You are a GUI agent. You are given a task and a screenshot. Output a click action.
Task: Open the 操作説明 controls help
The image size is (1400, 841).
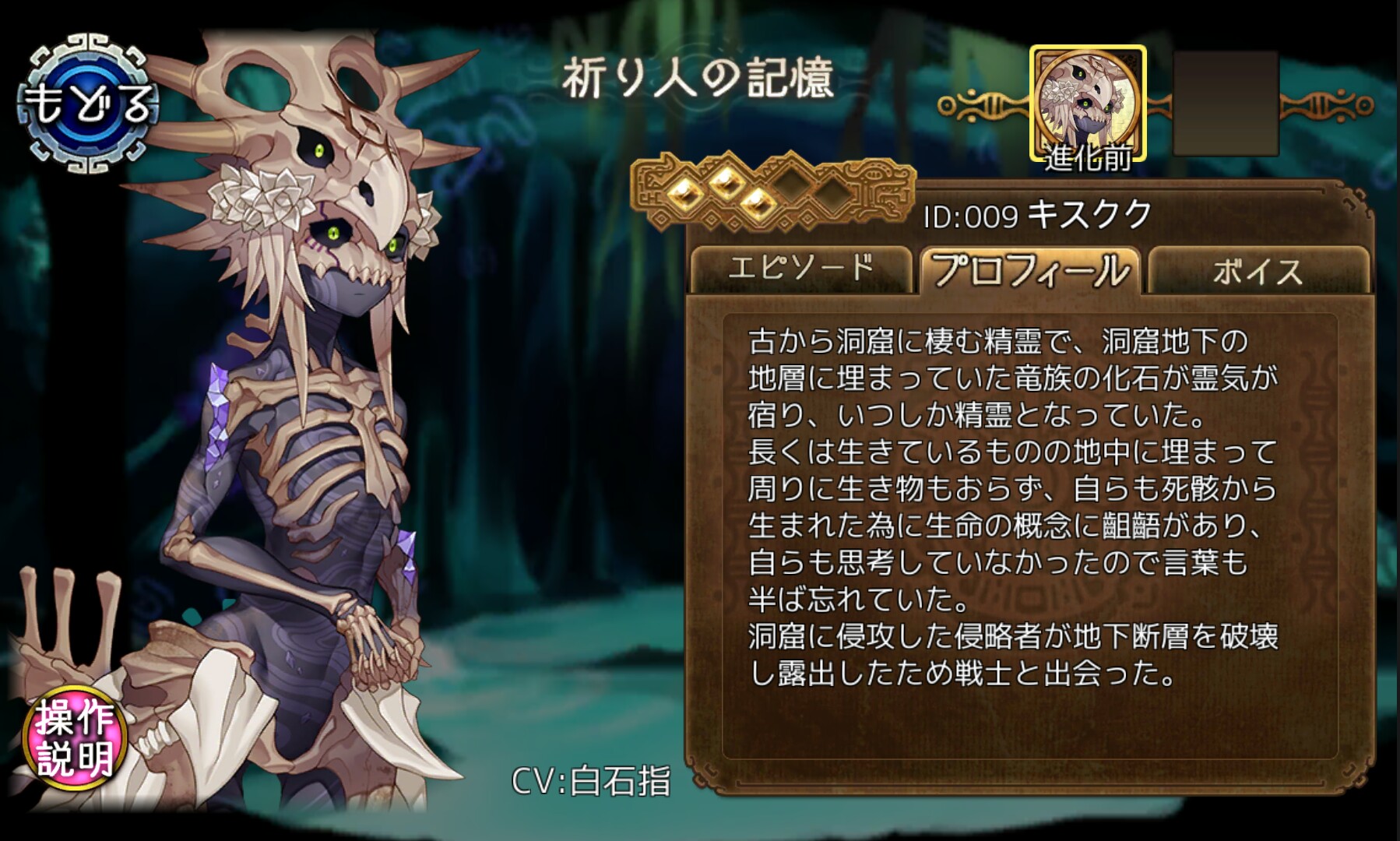(75, 738)
